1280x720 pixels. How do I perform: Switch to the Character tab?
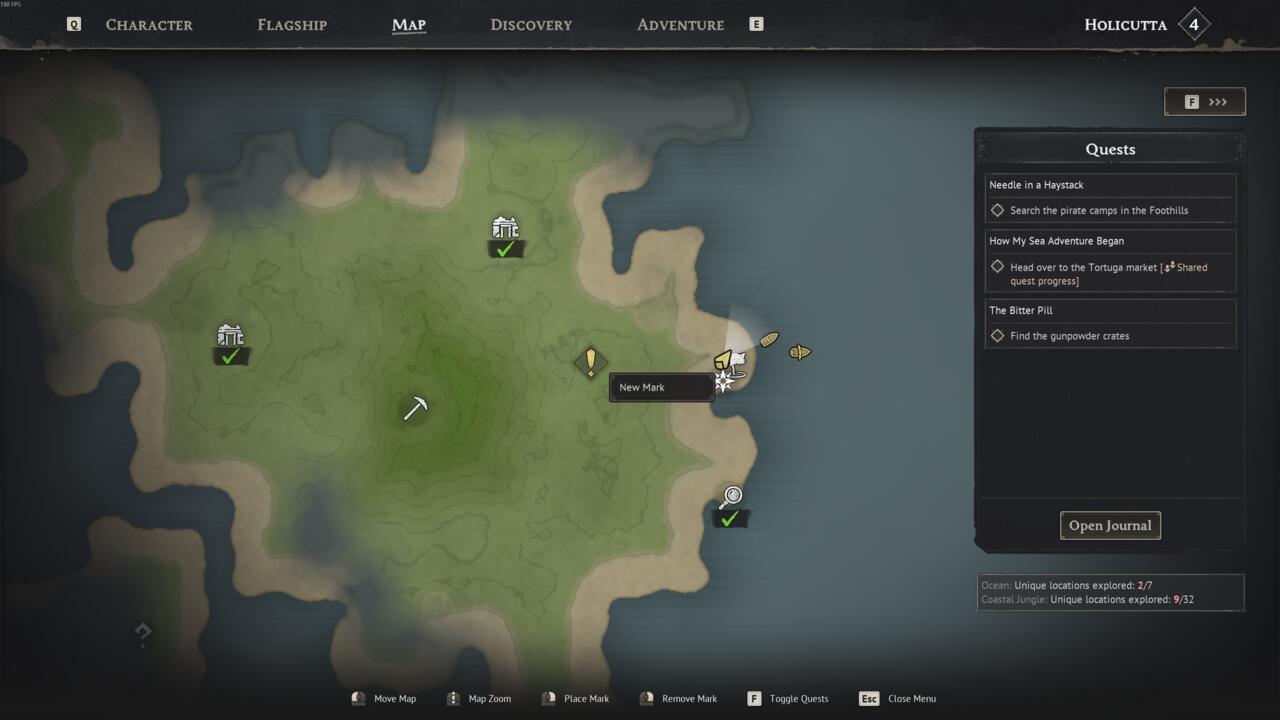149,25
